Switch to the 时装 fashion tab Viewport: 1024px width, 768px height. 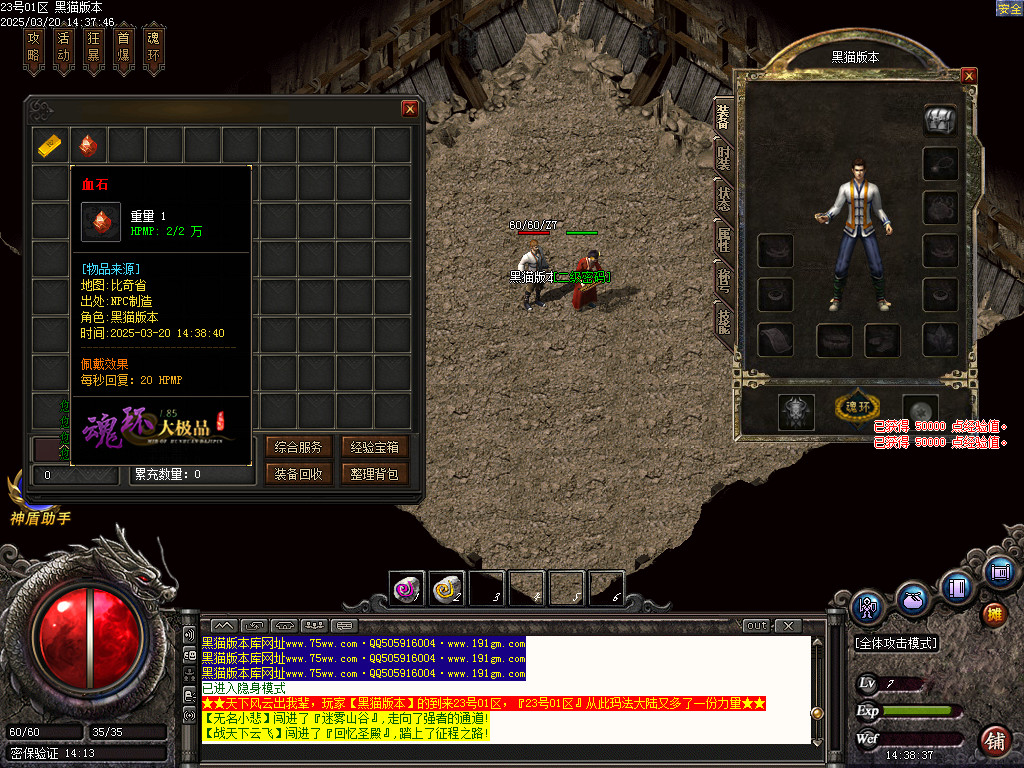click(x=722, y=157)
